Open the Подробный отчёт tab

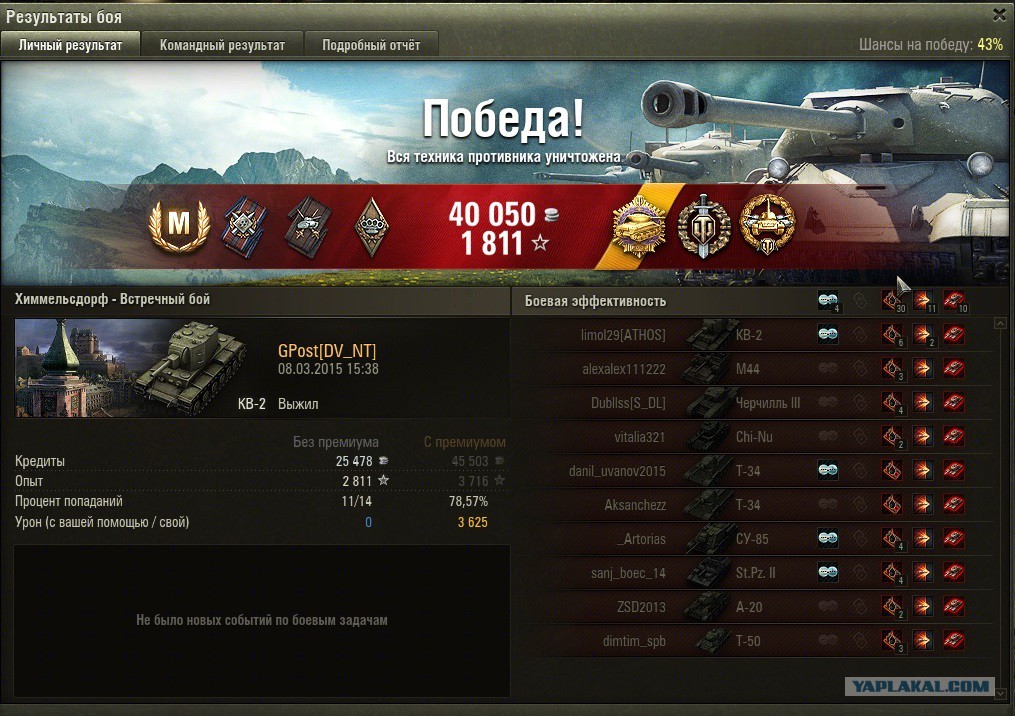pos(370,45)
